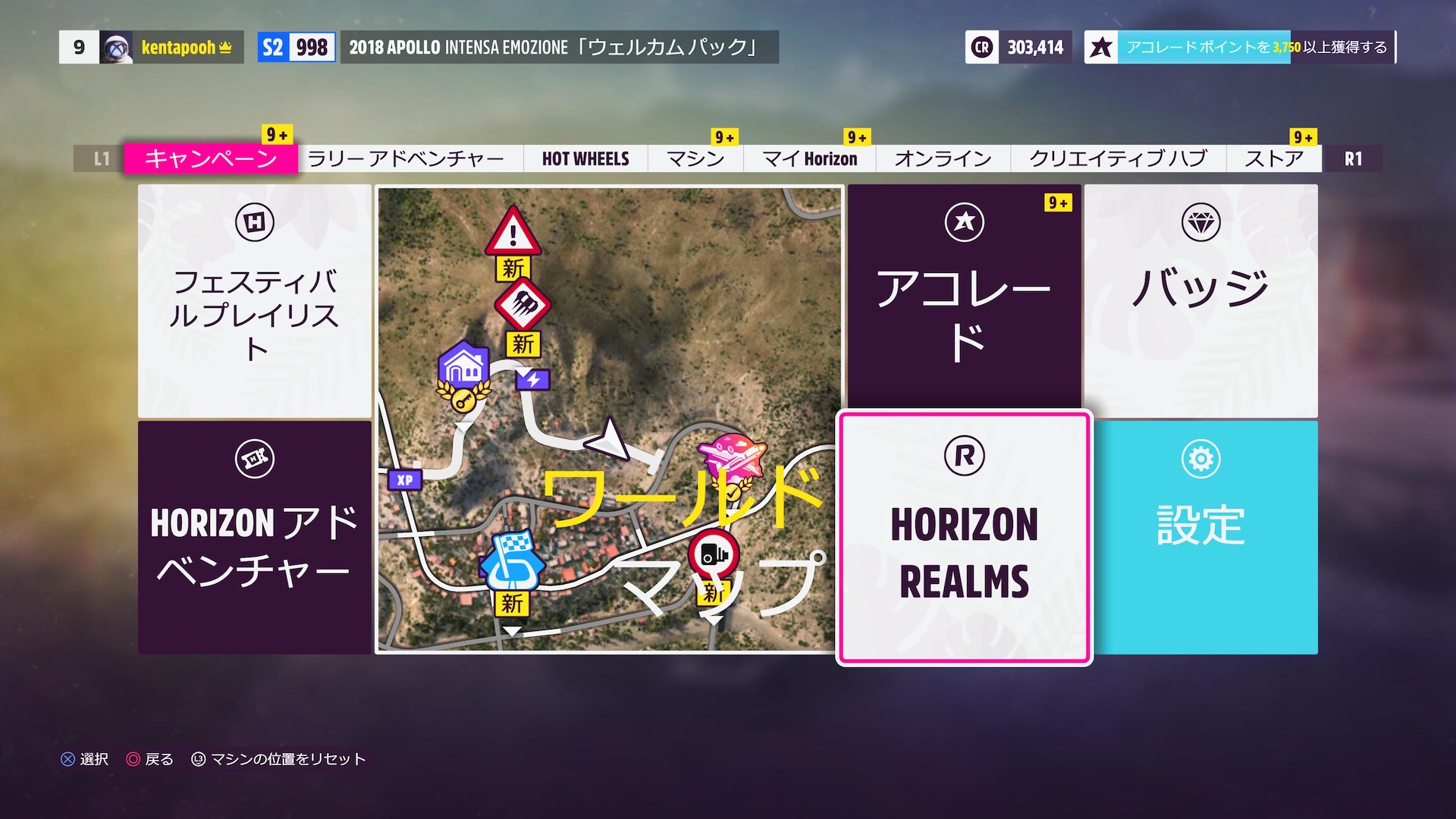This screenshot has width=1456, height=819.
Task: Open the ストア menu tab
Action: pyautogui.click(x=1275, y=158)
